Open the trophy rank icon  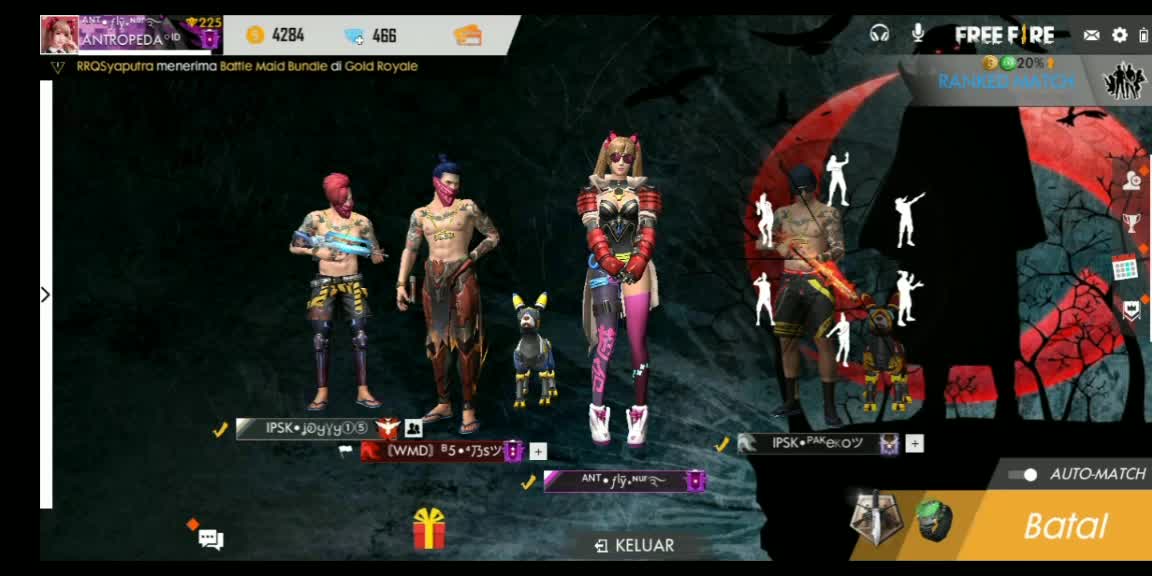coord(1132,223)
